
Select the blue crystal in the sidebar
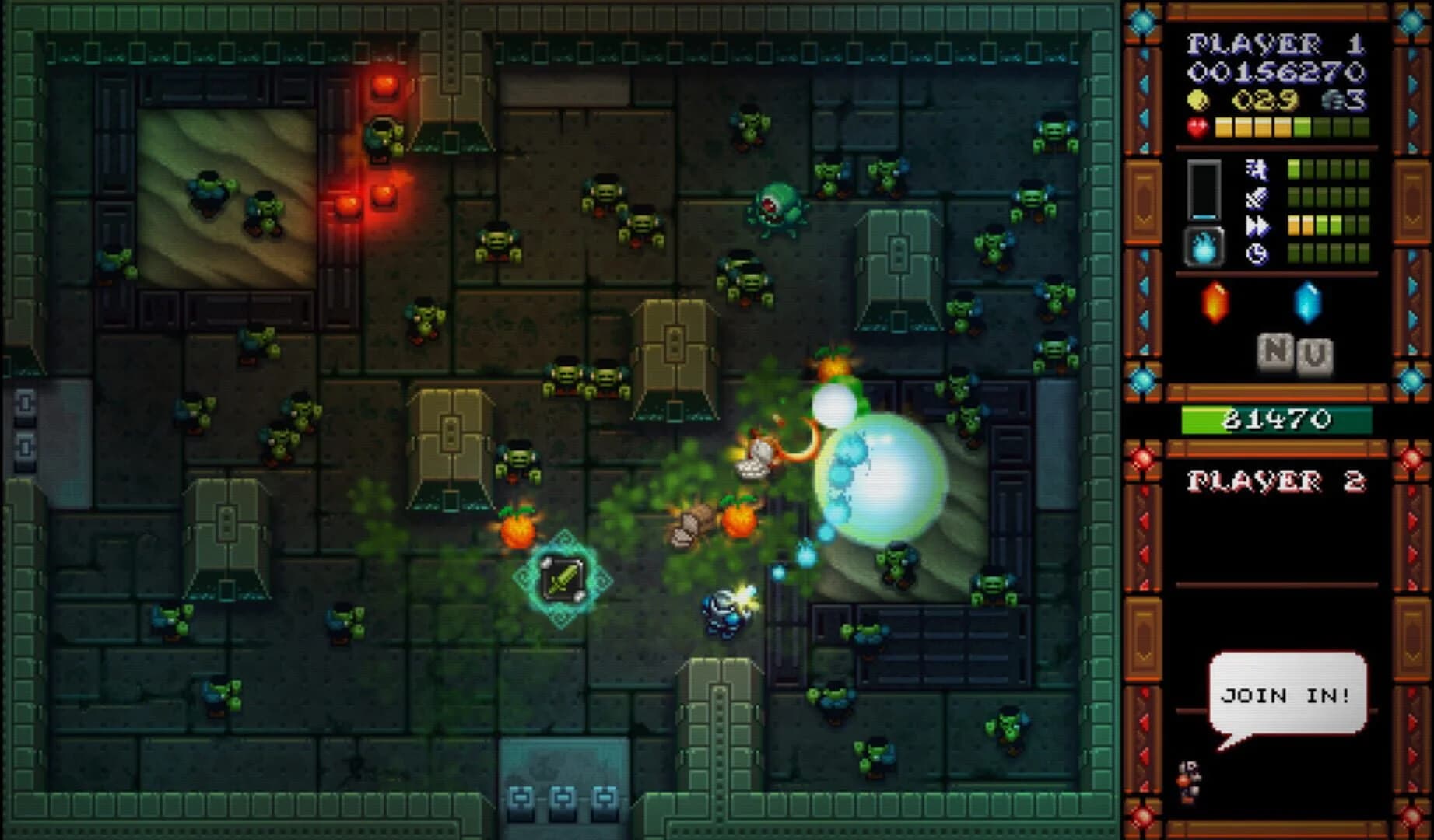1308,303
